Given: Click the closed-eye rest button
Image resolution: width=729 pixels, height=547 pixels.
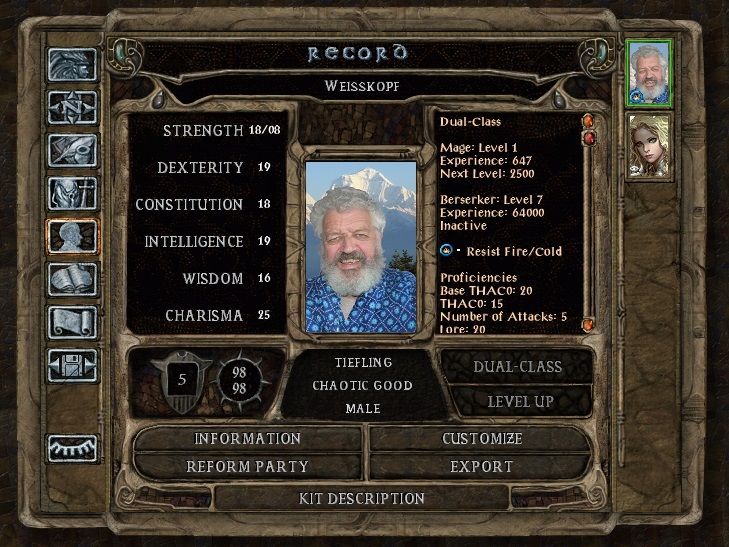Looking at the screenshot, I should tap(73, 447).
